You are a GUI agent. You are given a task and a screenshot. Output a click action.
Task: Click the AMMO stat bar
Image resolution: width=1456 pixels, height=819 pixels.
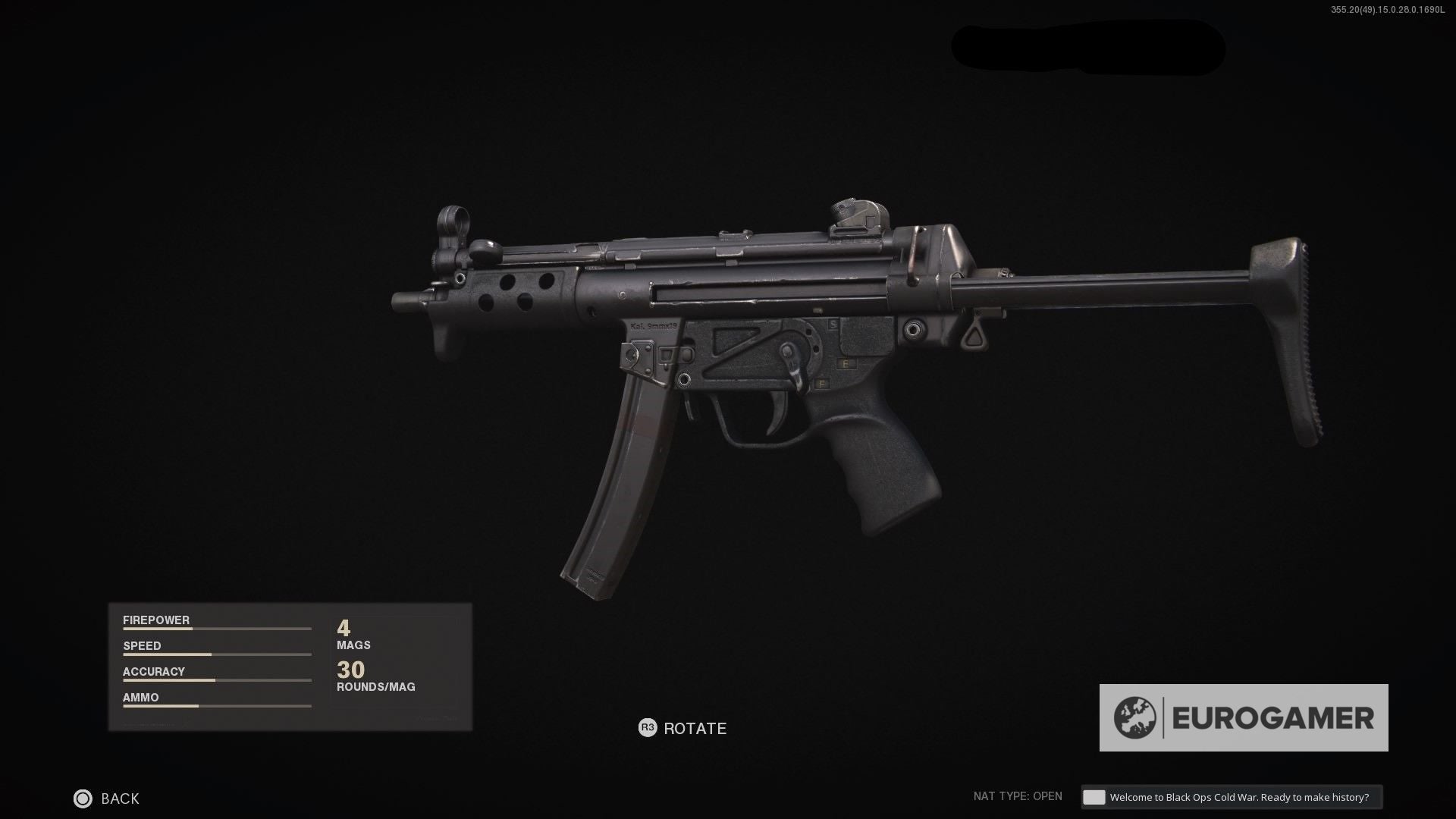pos(216,706)
